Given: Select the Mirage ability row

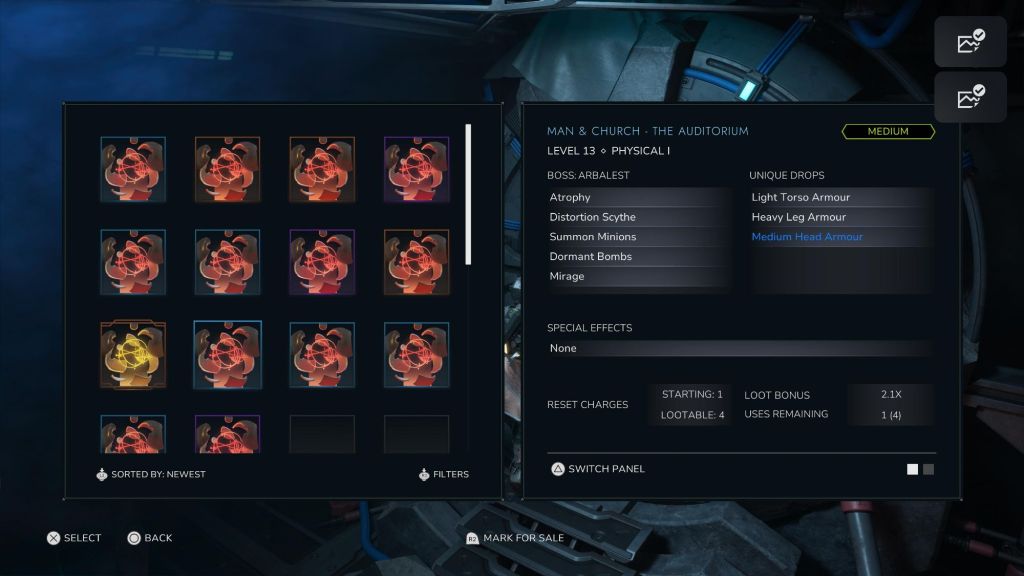Looking at the screenshot, I should [637, 277].
